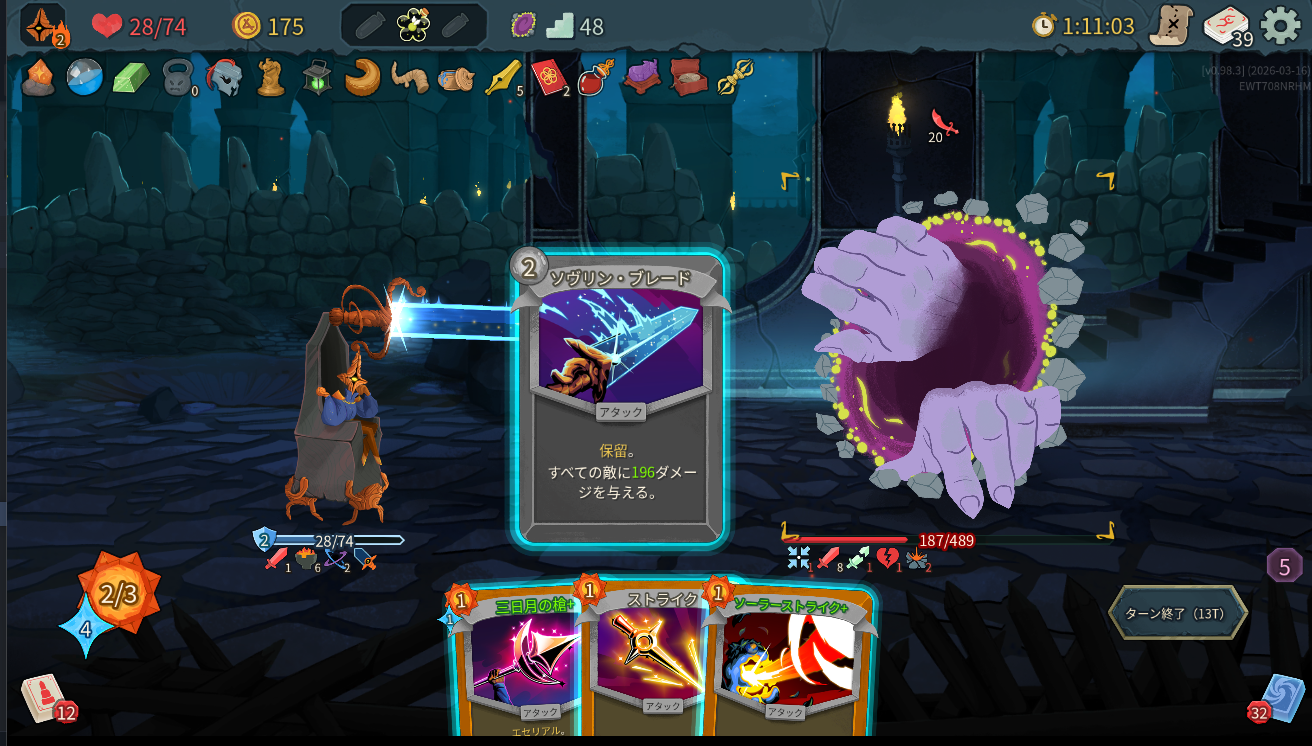View the full deck of 39 cards
1312x746 pixels.
[1226, 26]
